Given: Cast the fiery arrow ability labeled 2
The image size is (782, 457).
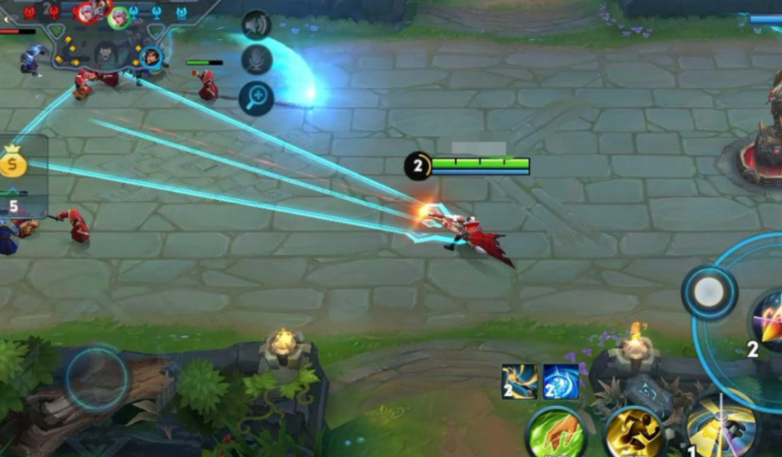Looking at the screenshot, I should pos(768,320).
